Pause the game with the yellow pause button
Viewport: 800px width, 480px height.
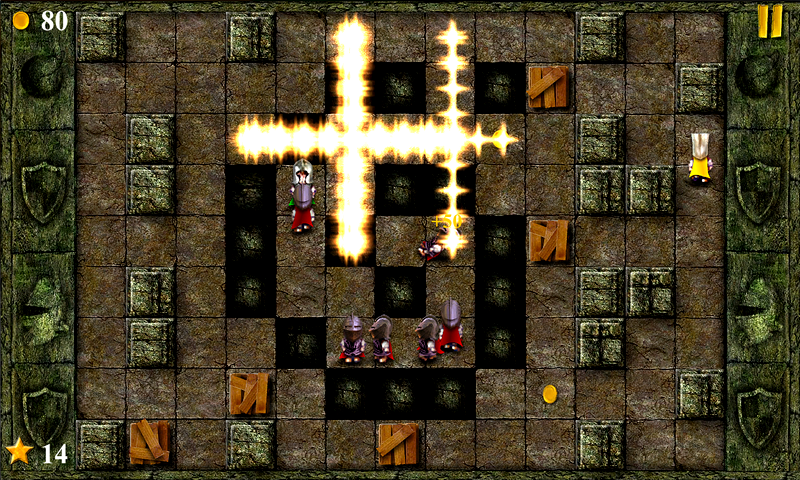click(769, 21)
